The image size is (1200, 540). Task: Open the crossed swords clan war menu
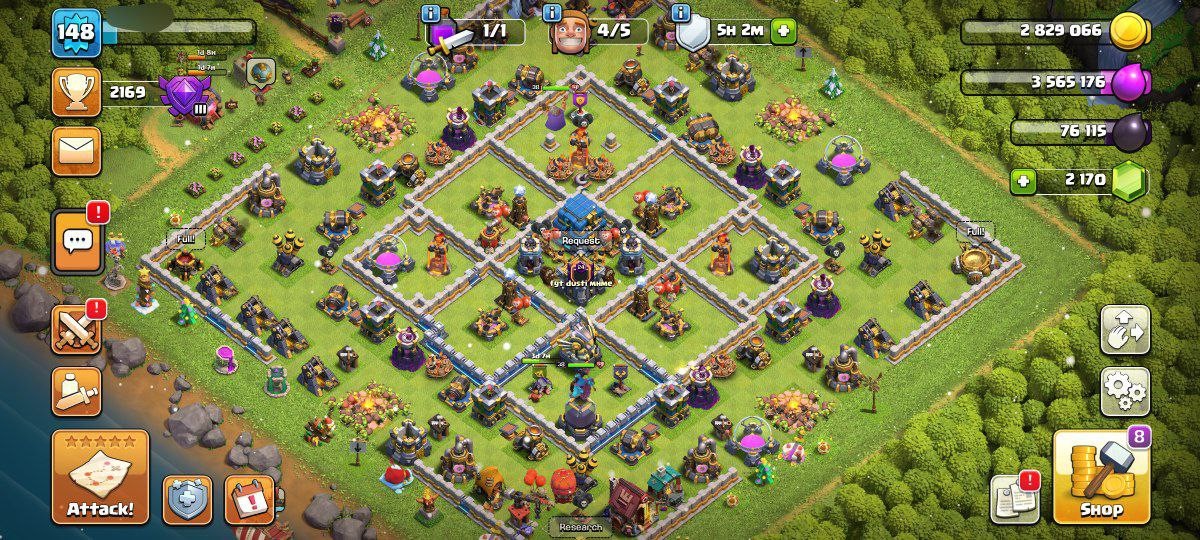point(77,330)
